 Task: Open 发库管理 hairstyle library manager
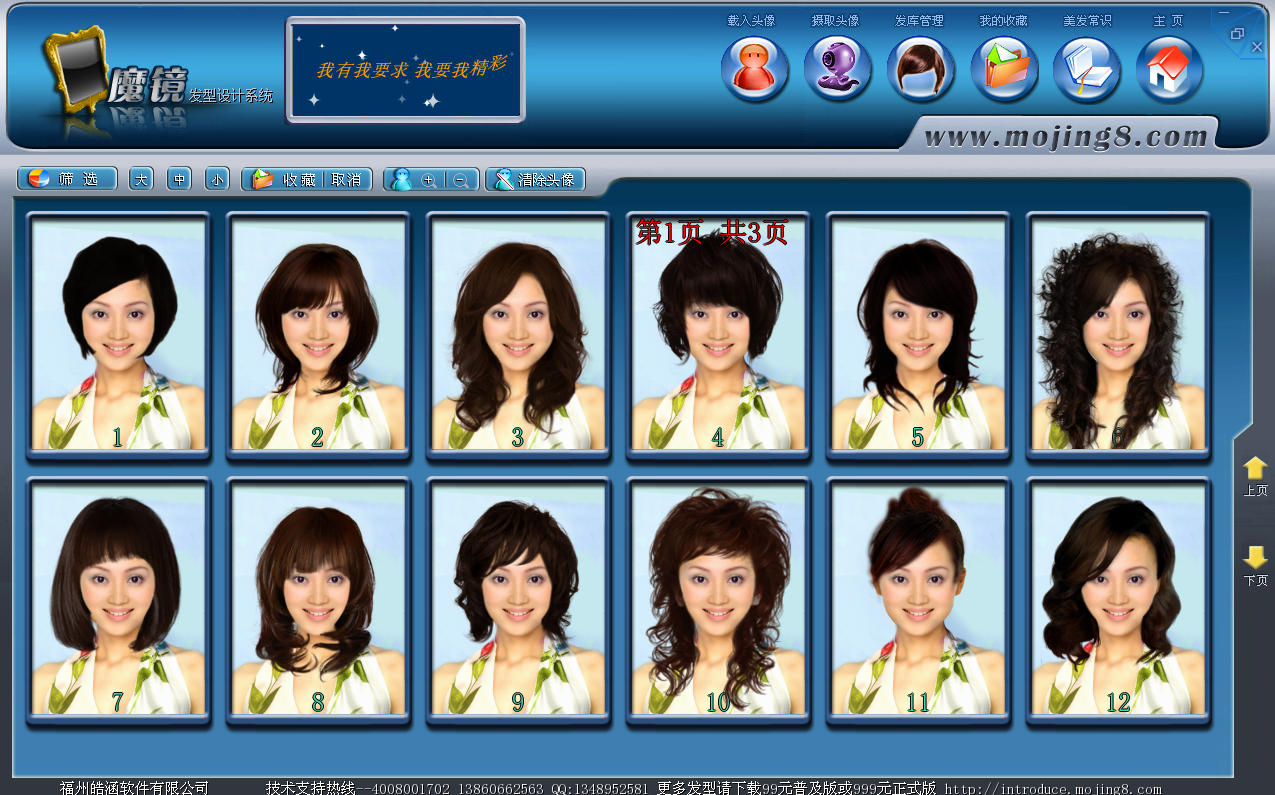920,69
